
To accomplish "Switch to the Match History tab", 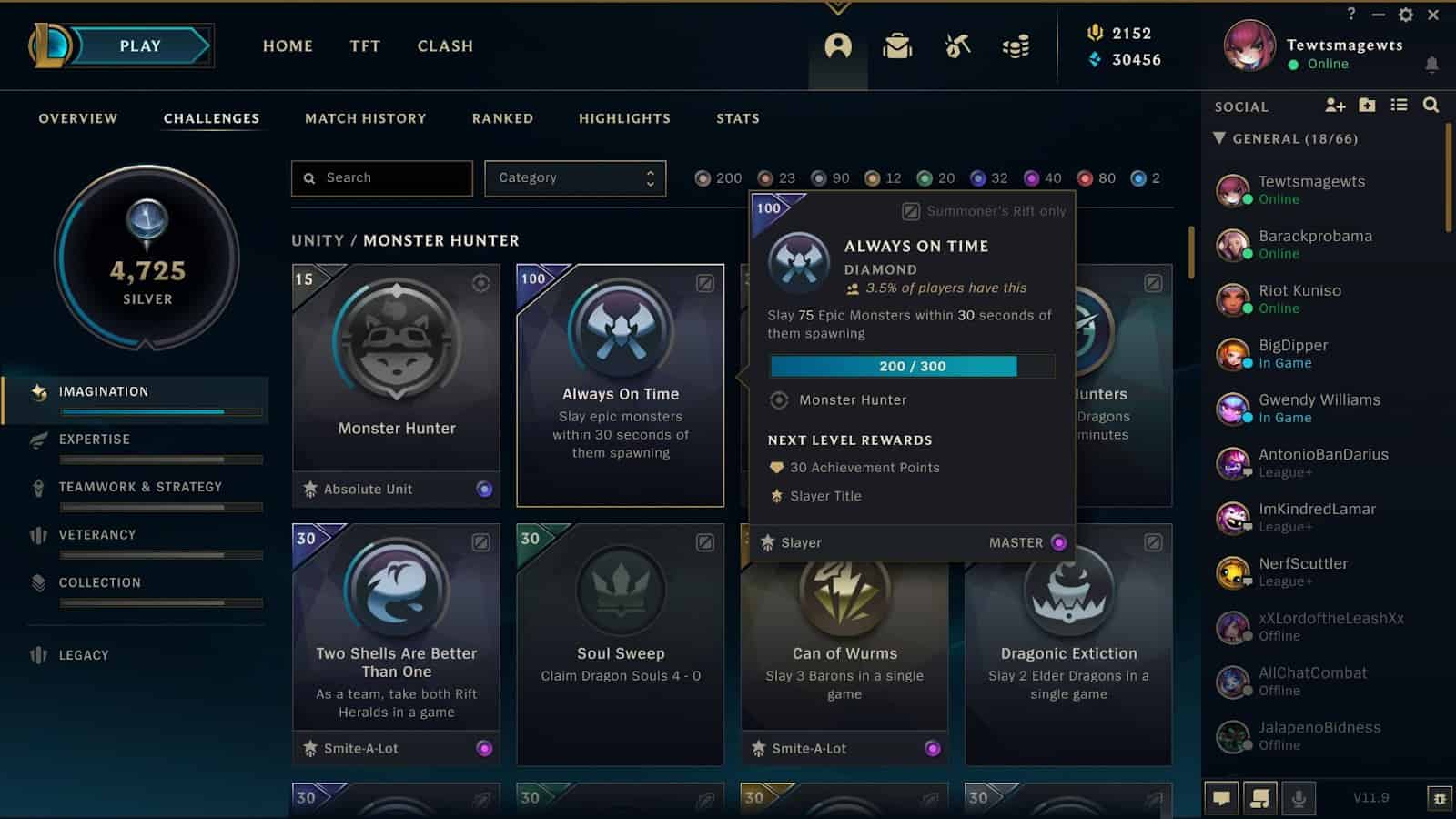I will 366,118.
